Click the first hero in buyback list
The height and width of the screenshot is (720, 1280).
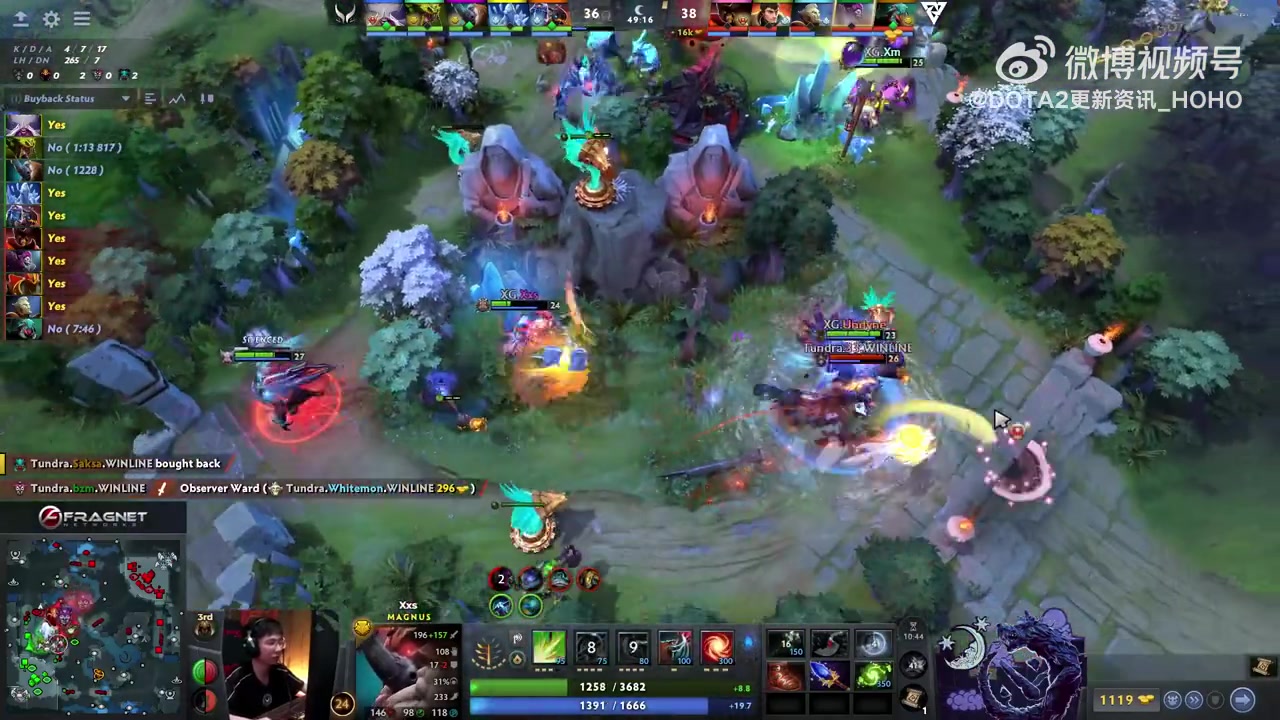(x=23, y=125)
